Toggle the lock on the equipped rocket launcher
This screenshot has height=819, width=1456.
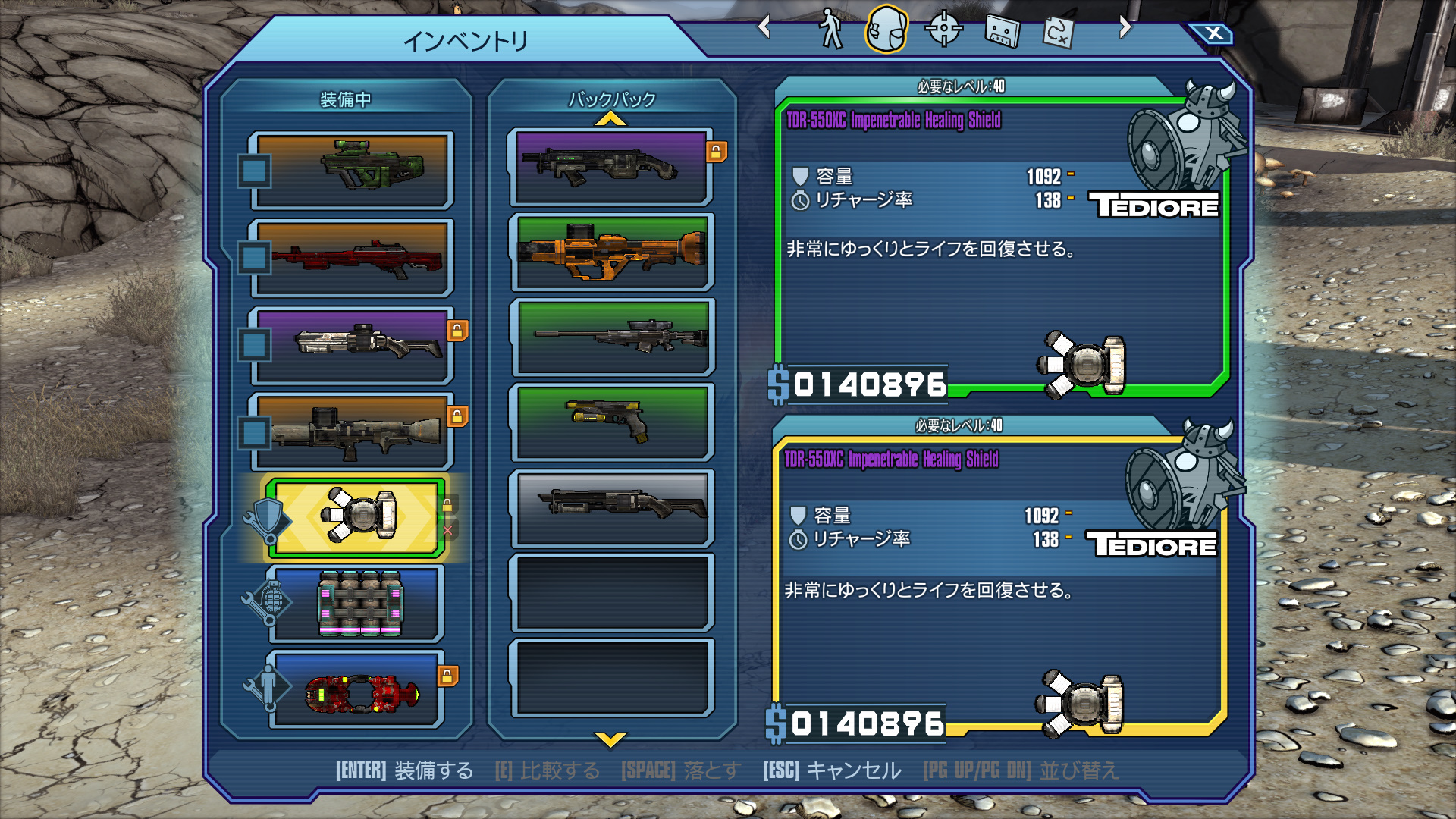[x=458, y=416]
